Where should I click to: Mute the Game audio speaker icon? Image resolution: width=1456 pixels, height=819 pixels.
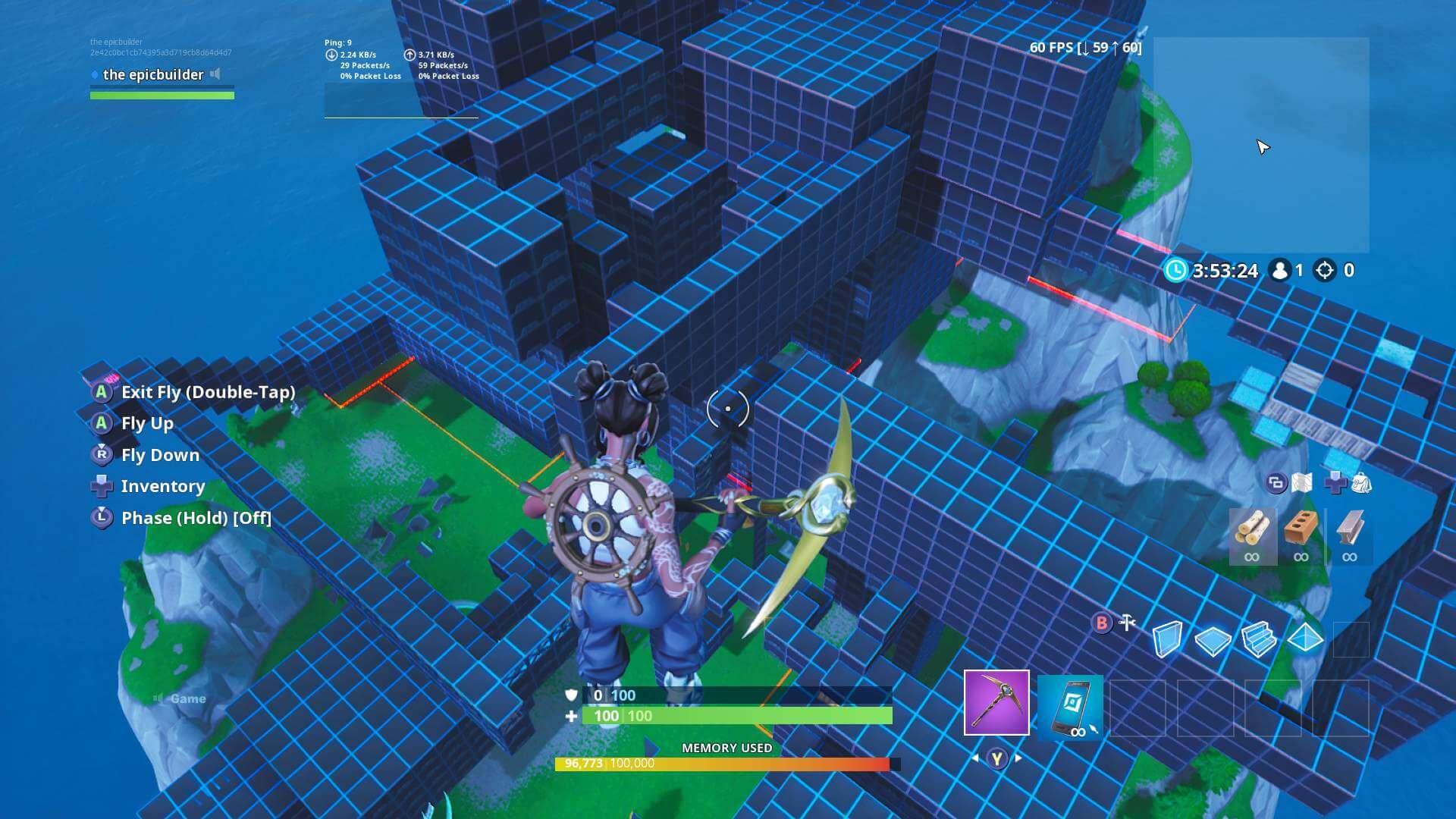157,698
